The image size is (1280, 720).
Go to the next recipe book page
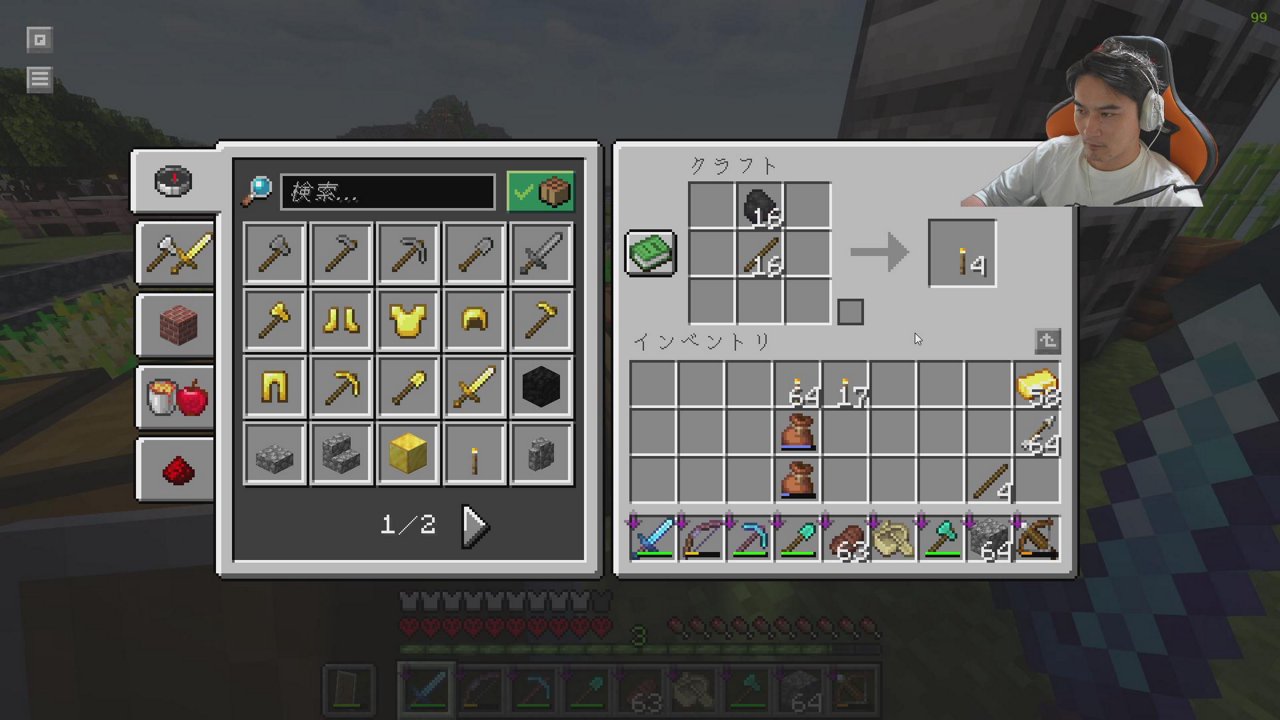[x=474, y=525]
